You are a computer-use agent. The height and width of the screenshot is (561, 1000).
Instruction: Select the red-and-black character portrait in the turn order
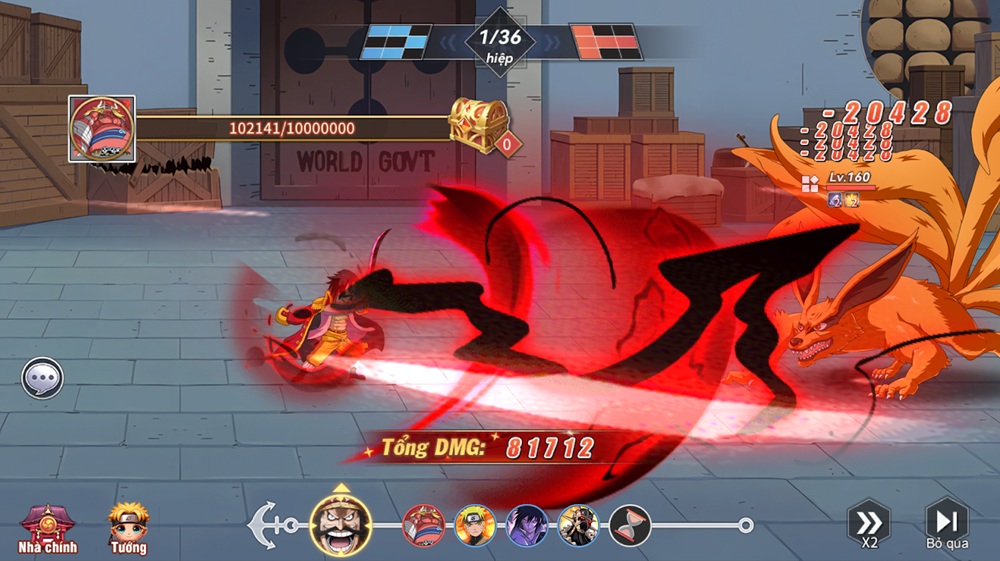(579, 525)
